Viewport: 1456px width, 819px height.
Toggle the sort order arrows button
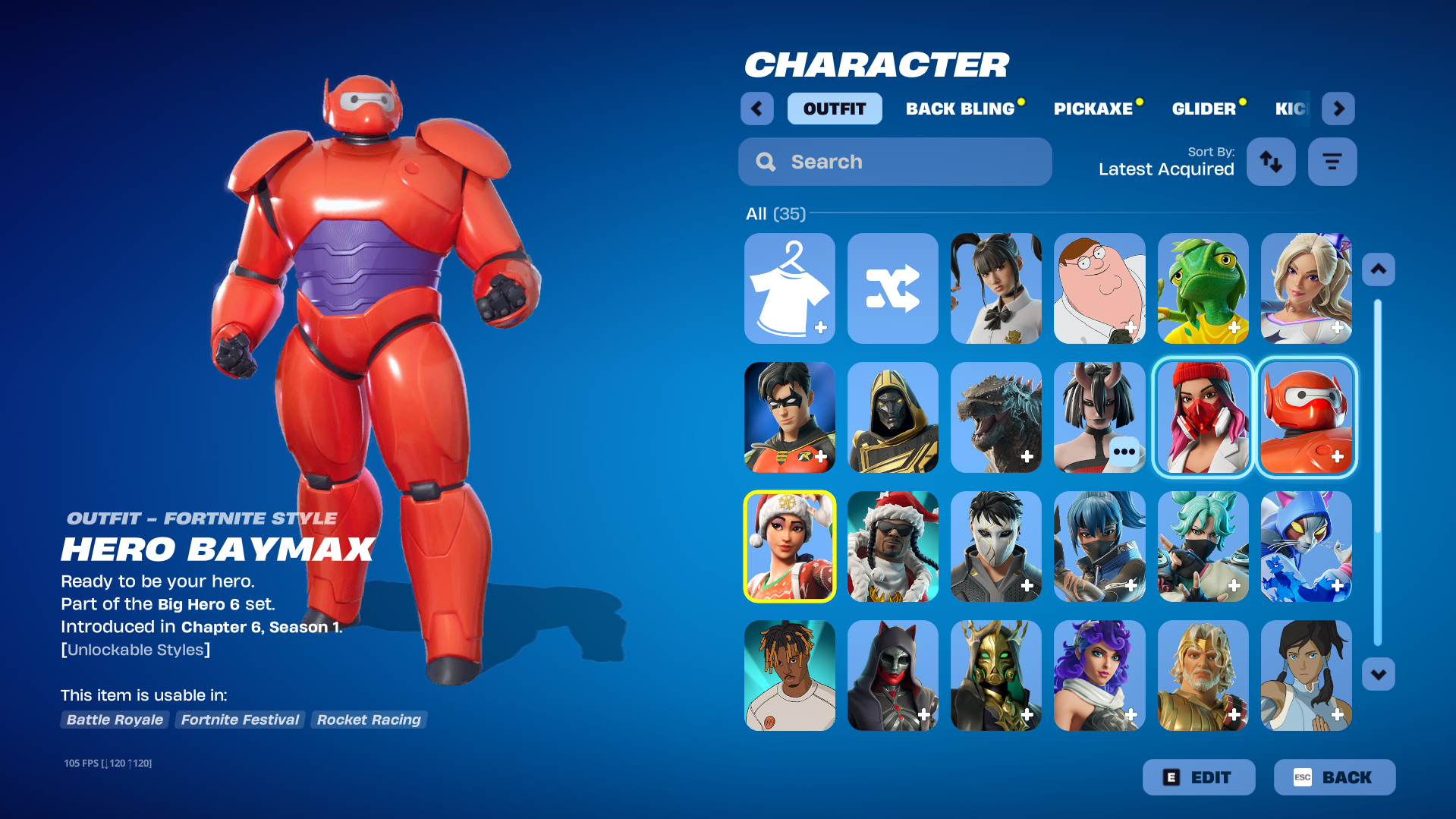(1271, 162)
